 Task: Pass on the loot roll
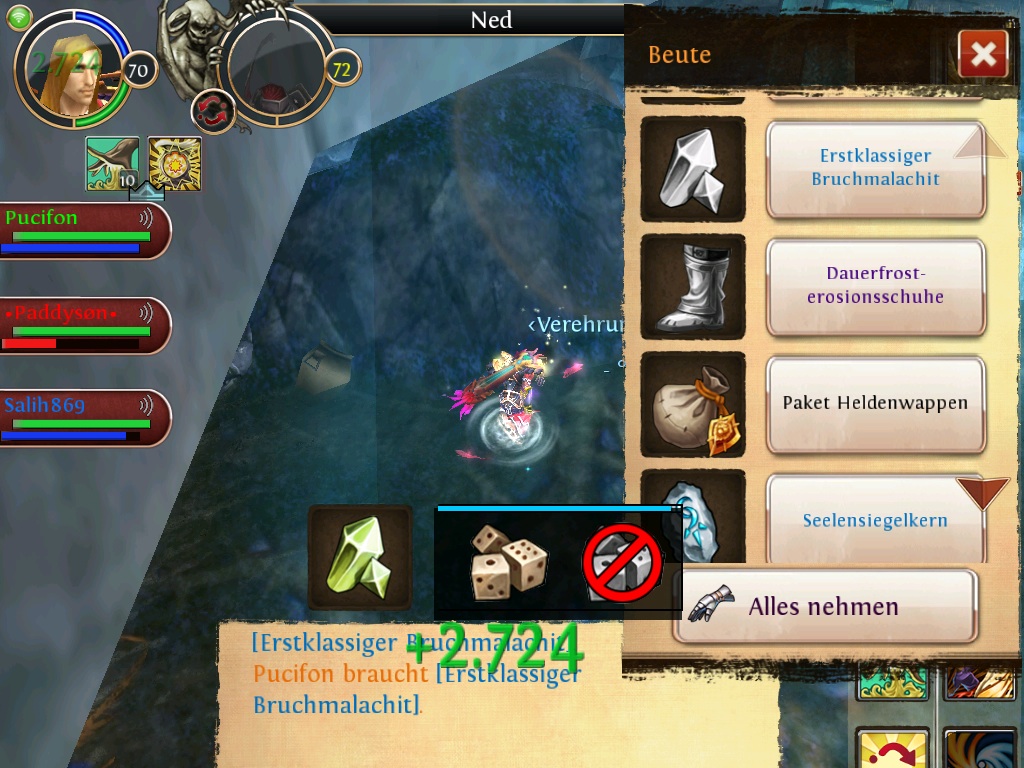click(622, 564)
